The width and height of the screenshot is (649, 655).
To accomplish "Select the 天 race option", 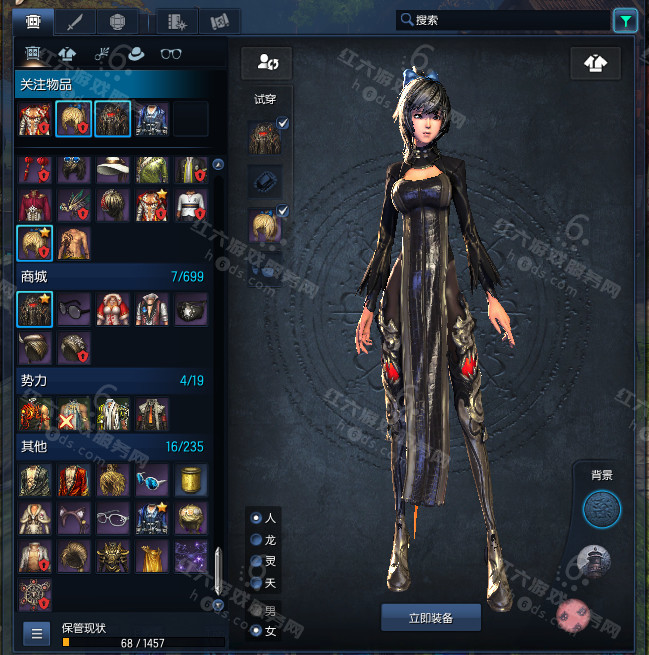I will click(257, 583).
